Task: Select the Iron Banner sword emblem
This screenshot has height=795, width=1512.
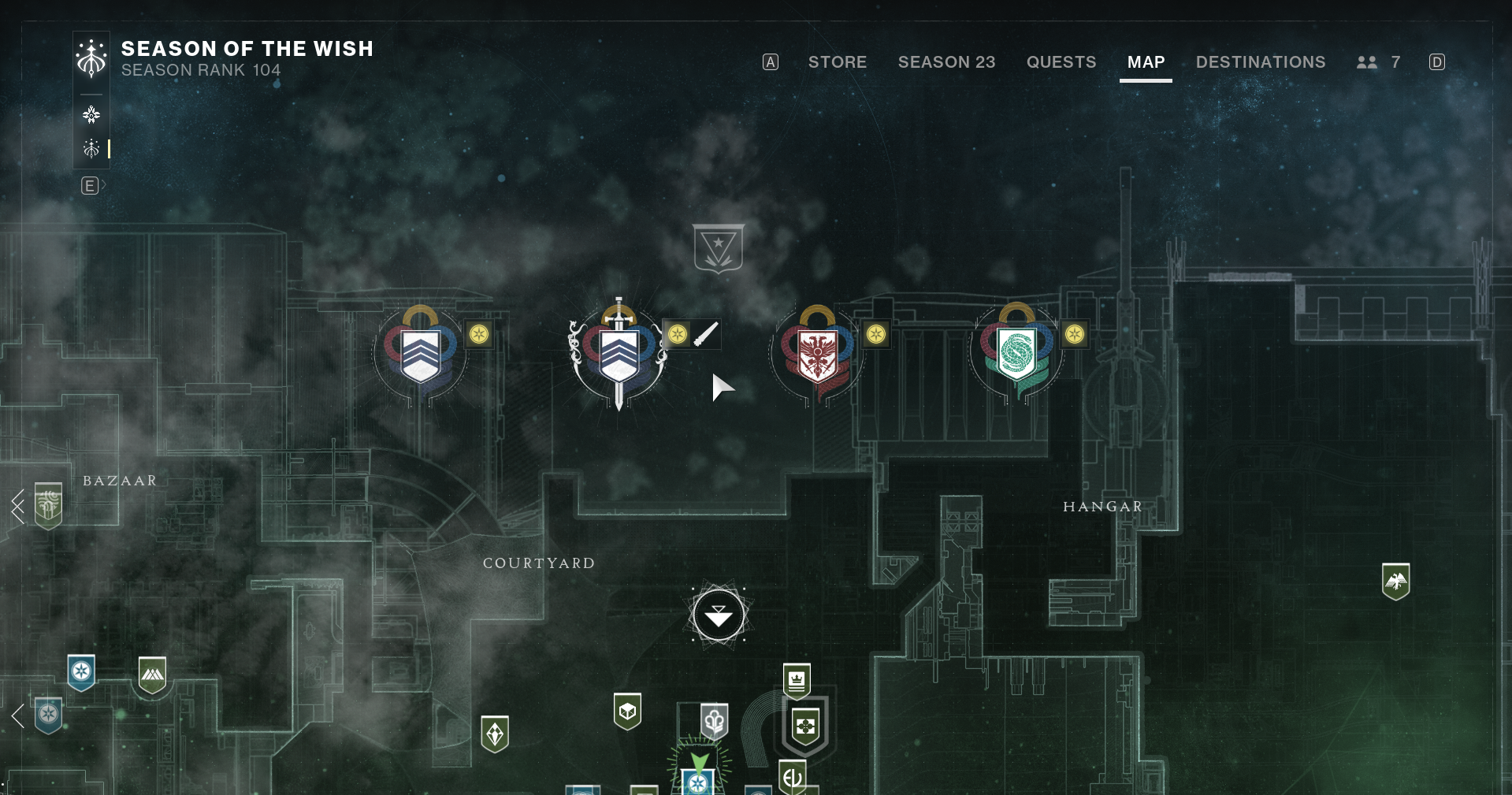Action: tap(619, 355)
